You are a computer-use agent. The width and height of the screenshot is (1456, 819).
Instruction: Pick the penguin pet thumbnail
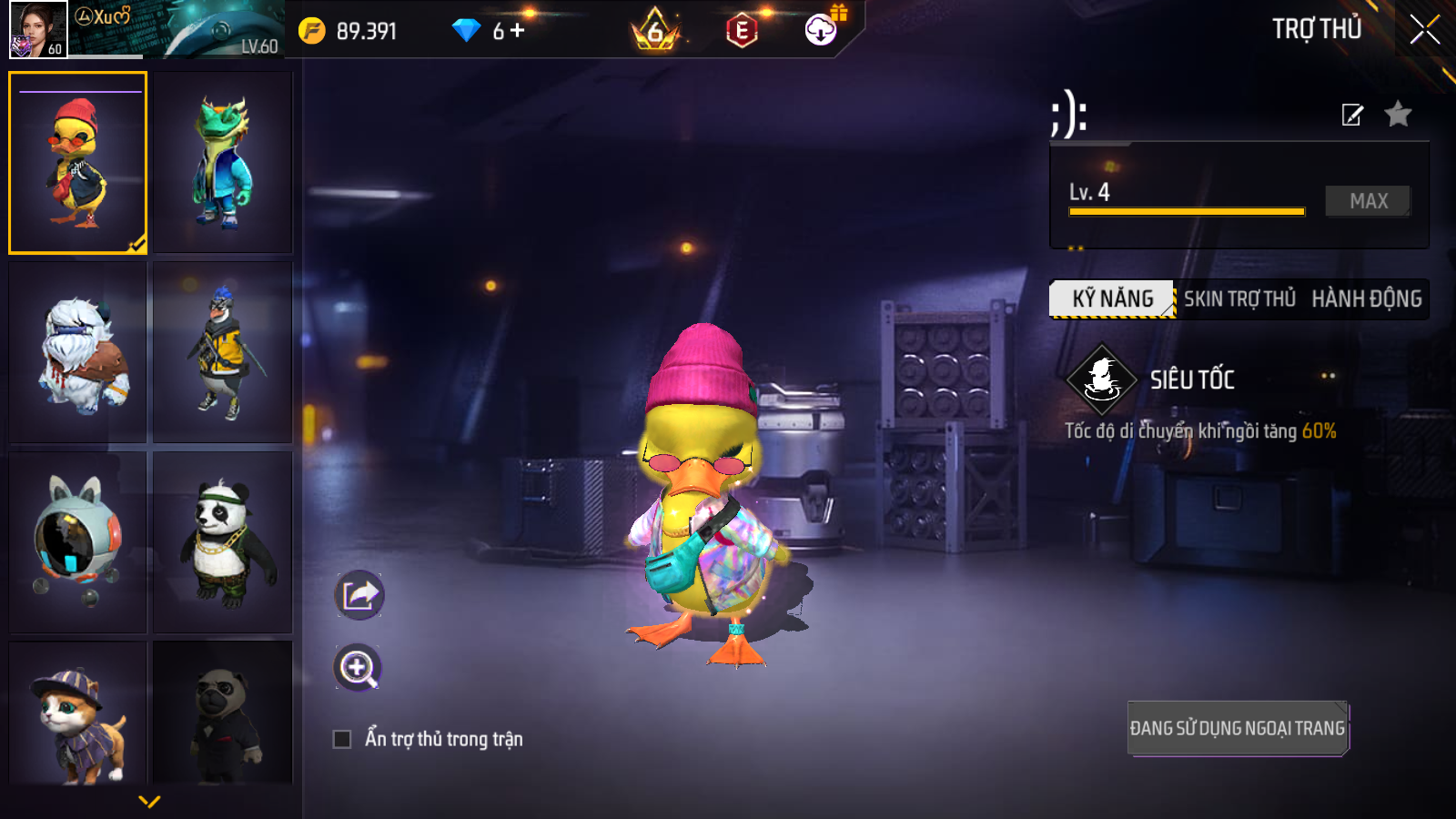point(222,352)
